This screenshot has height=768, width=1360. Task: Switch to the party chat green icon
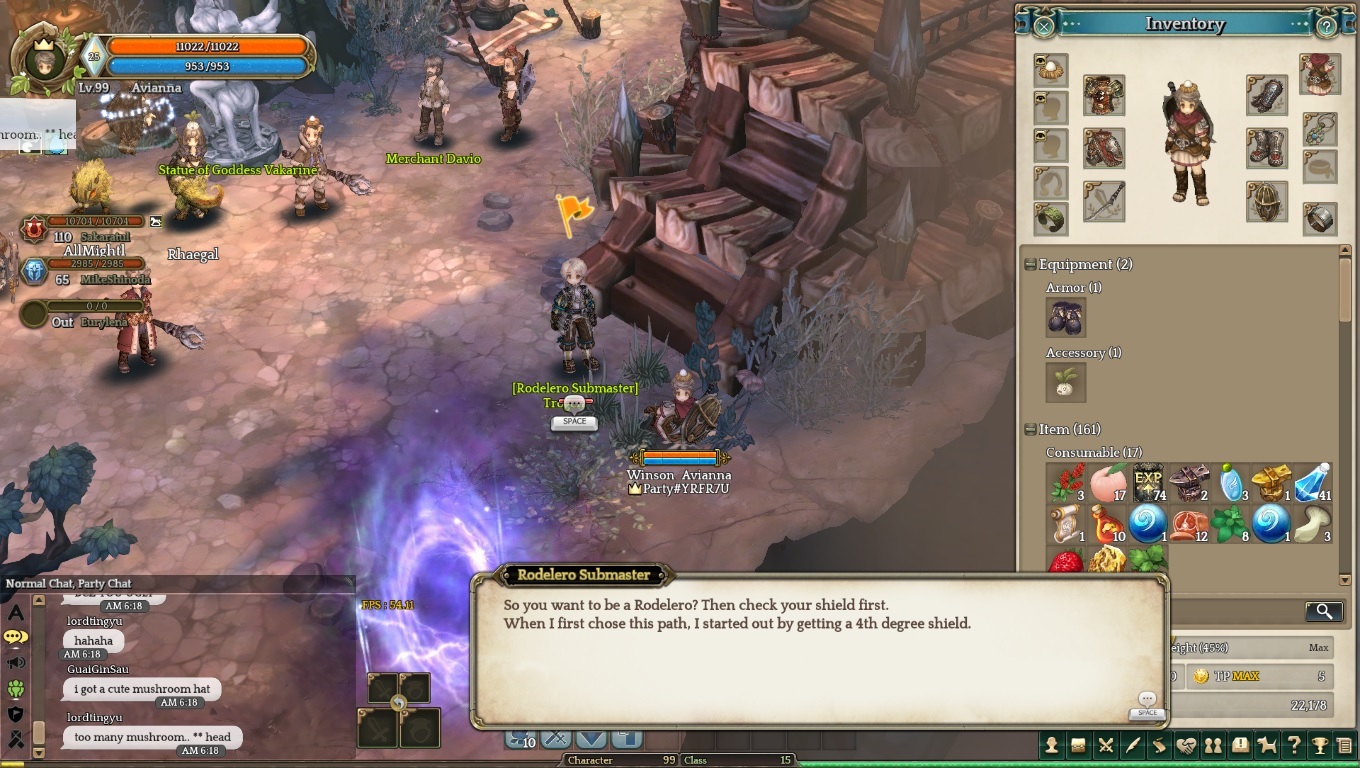pyautogui.click(x=15, y=688)
